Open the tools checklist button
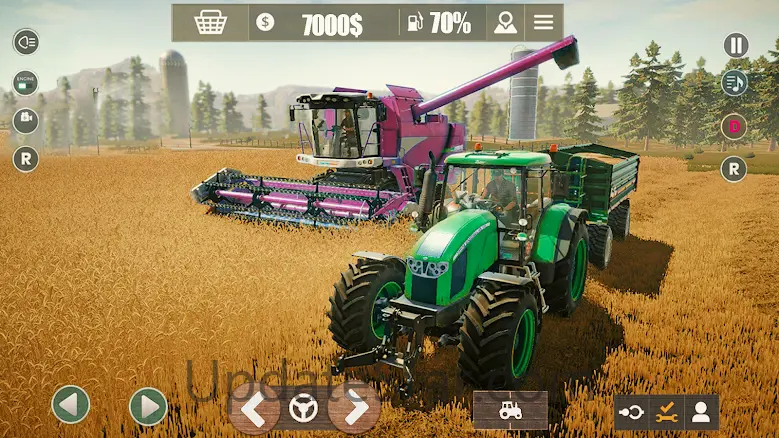 pyautogui.click(x=666, y=411)
